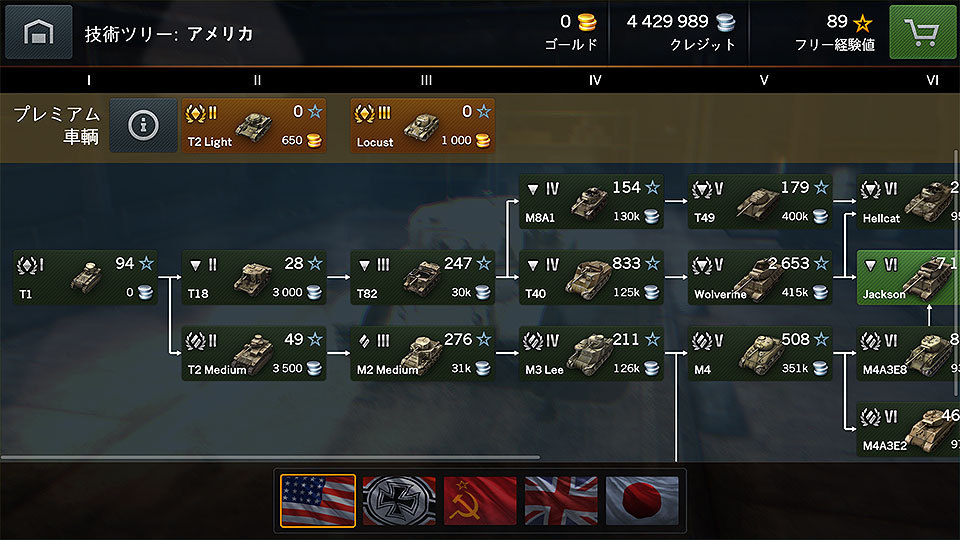Select the M2 Medium tank
Image resolution: width=960 pixels, height=540 pixels.
coord(422,354)
